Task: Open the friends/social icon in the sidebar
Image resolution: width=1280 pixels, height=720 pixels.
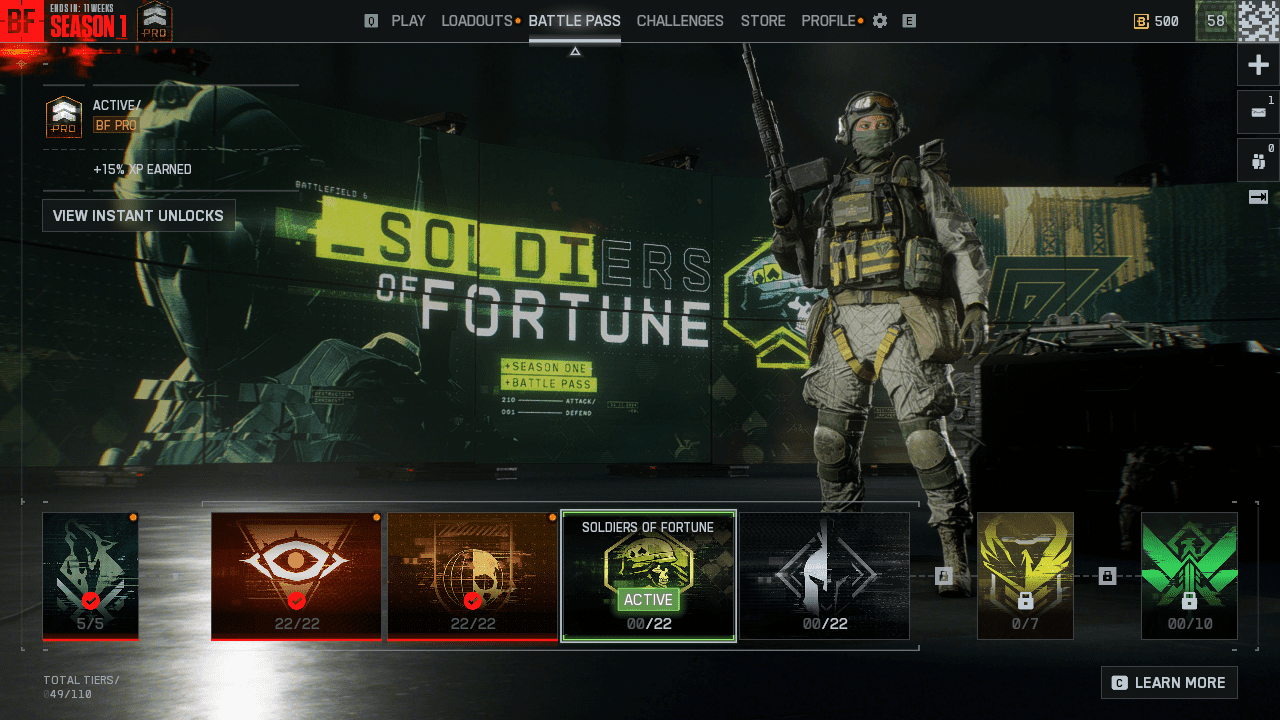Action: pos(1258,159)
